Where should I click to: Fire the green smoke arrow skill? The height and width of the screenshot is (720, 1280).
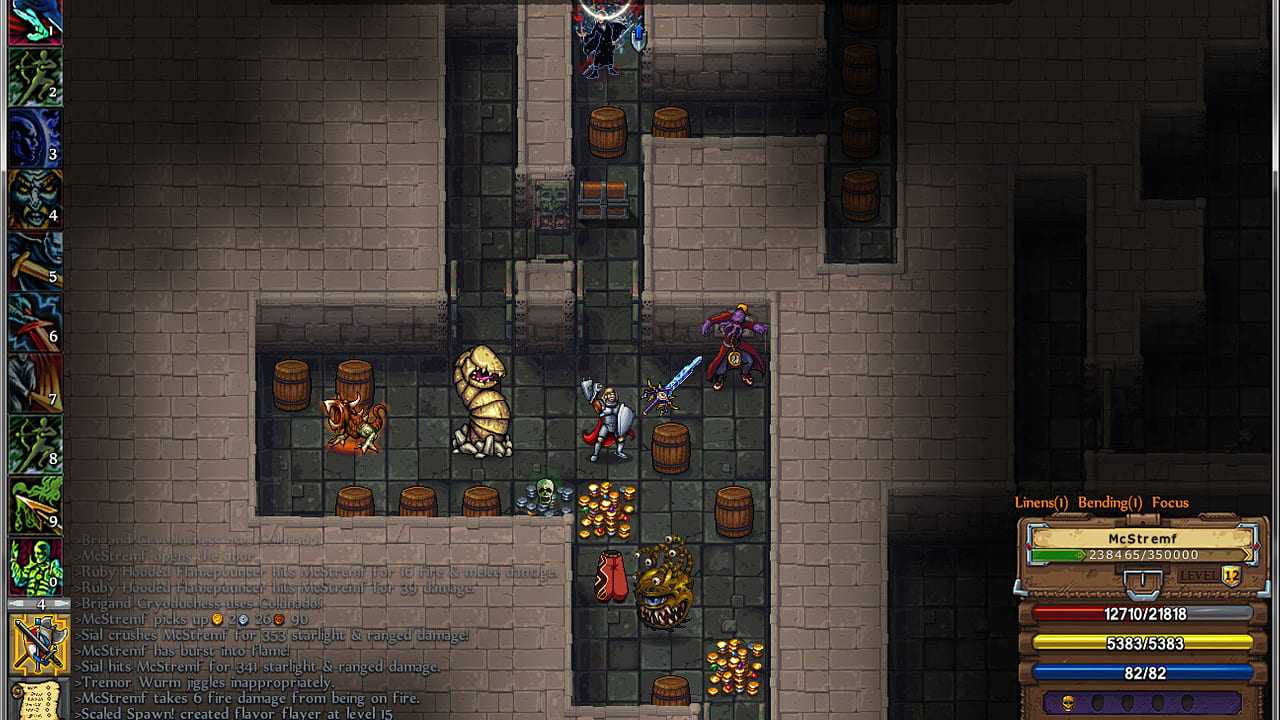[x=35, y=505]
